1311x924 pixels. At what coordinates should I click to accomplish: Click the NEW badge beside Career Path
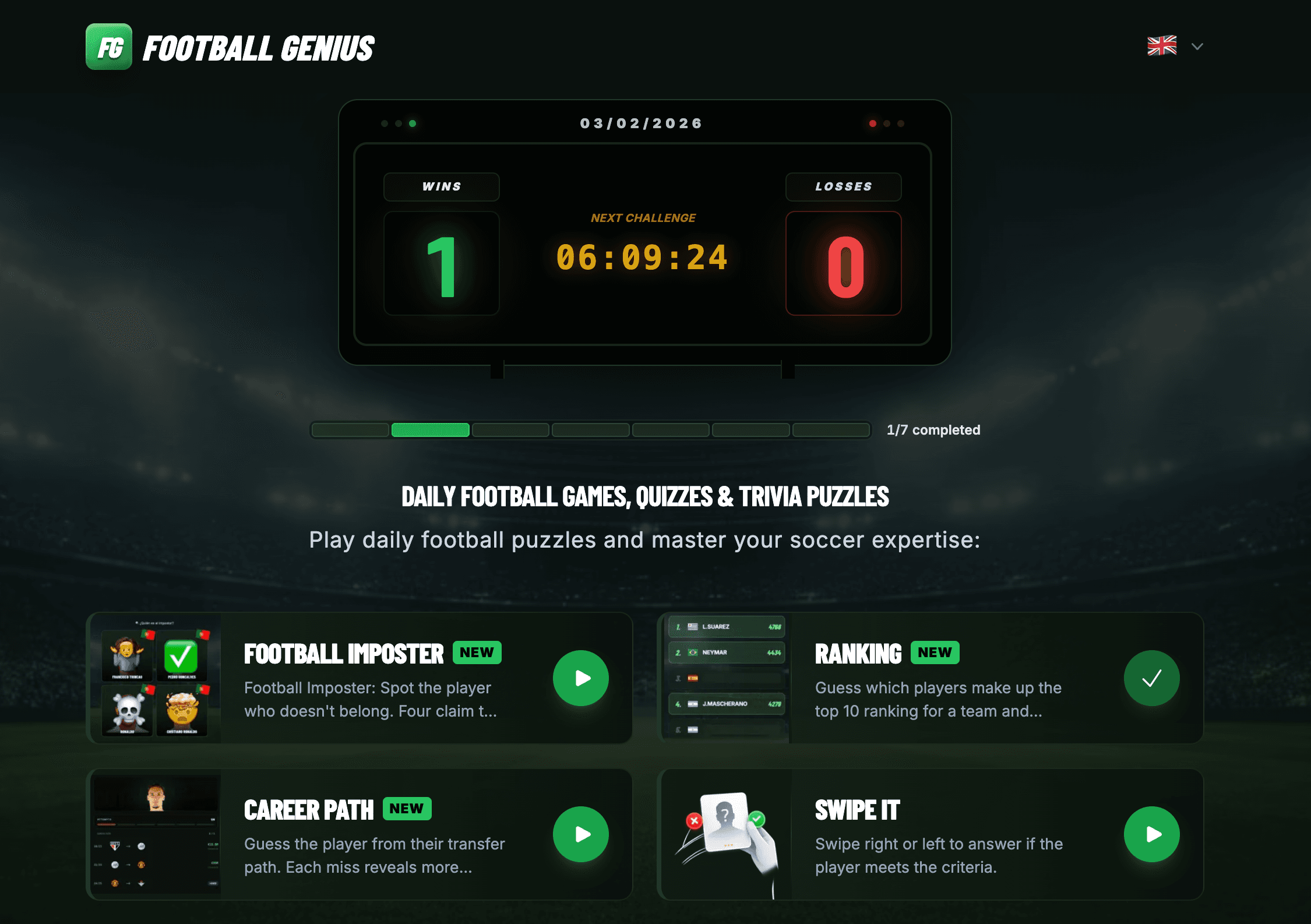(407, 809)
